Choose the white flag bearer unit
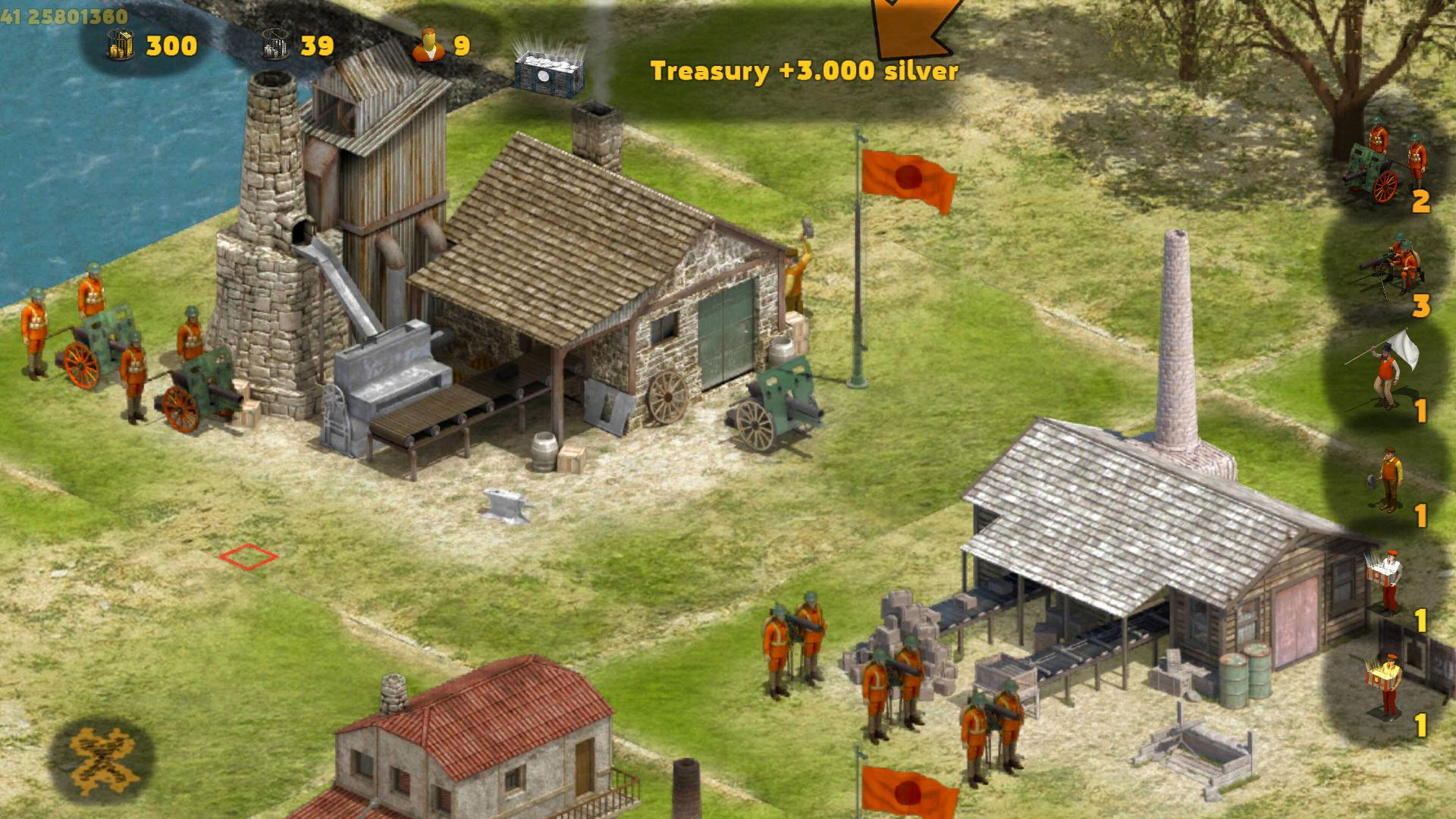 [x=1386, y=372]
